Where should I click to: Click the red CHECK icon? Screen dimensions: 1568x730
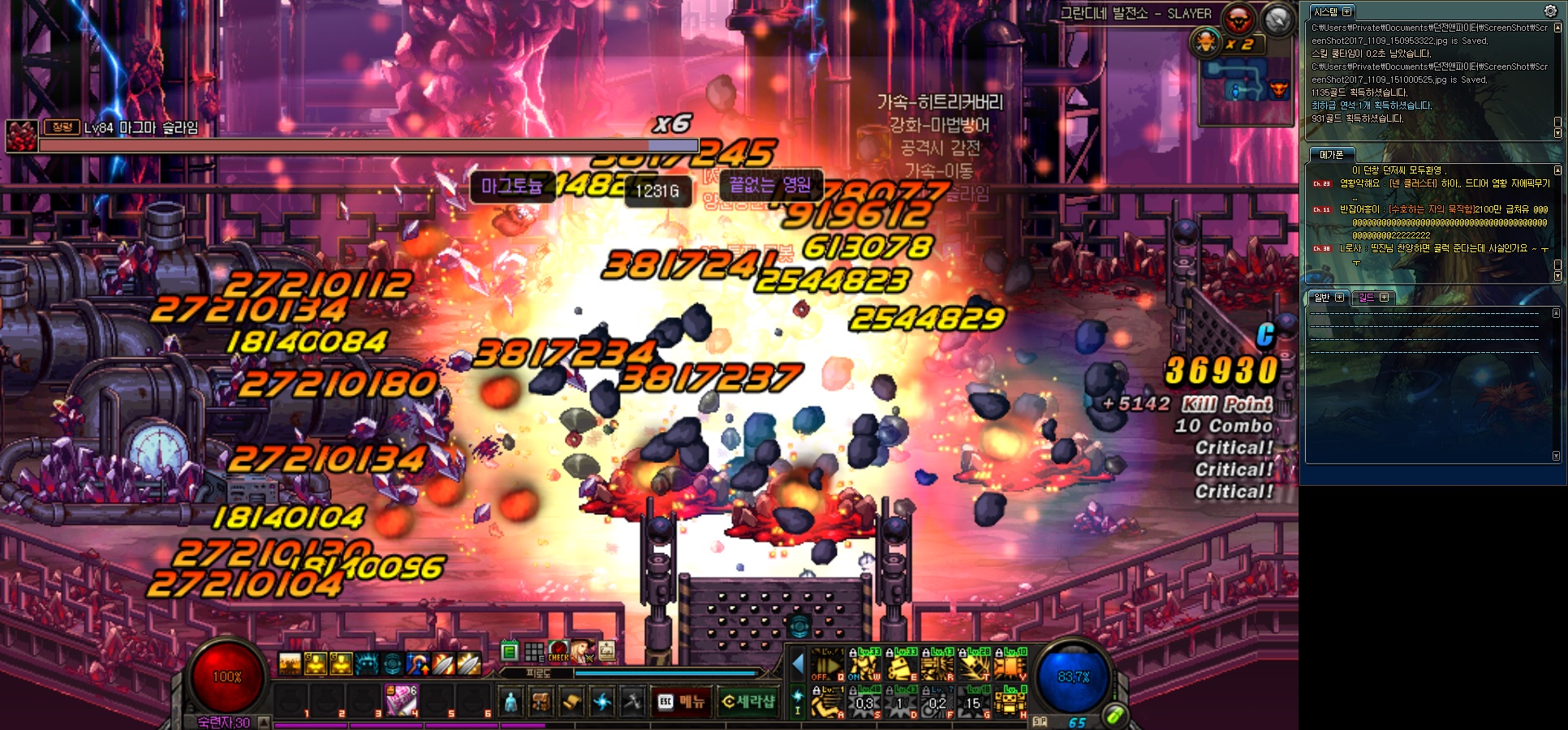[x=558, y=651]
